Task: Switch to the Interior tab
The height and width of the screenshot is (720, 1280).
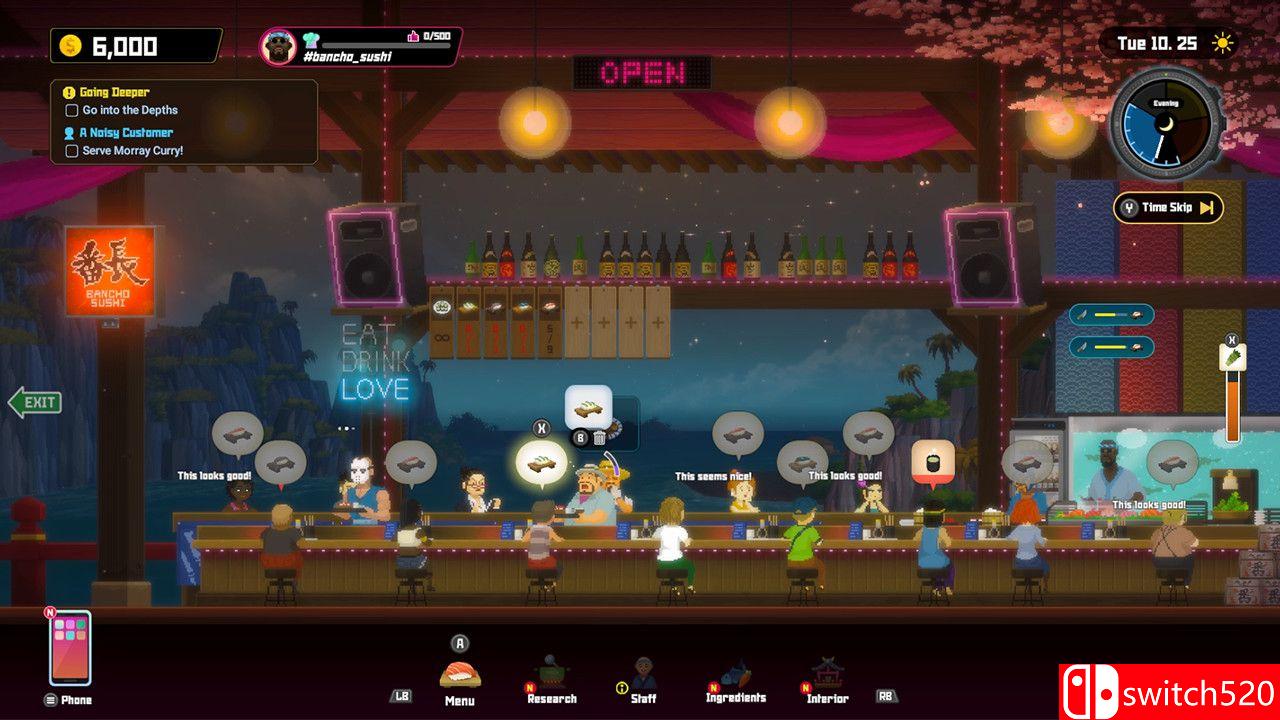Action: click(828, 680)
